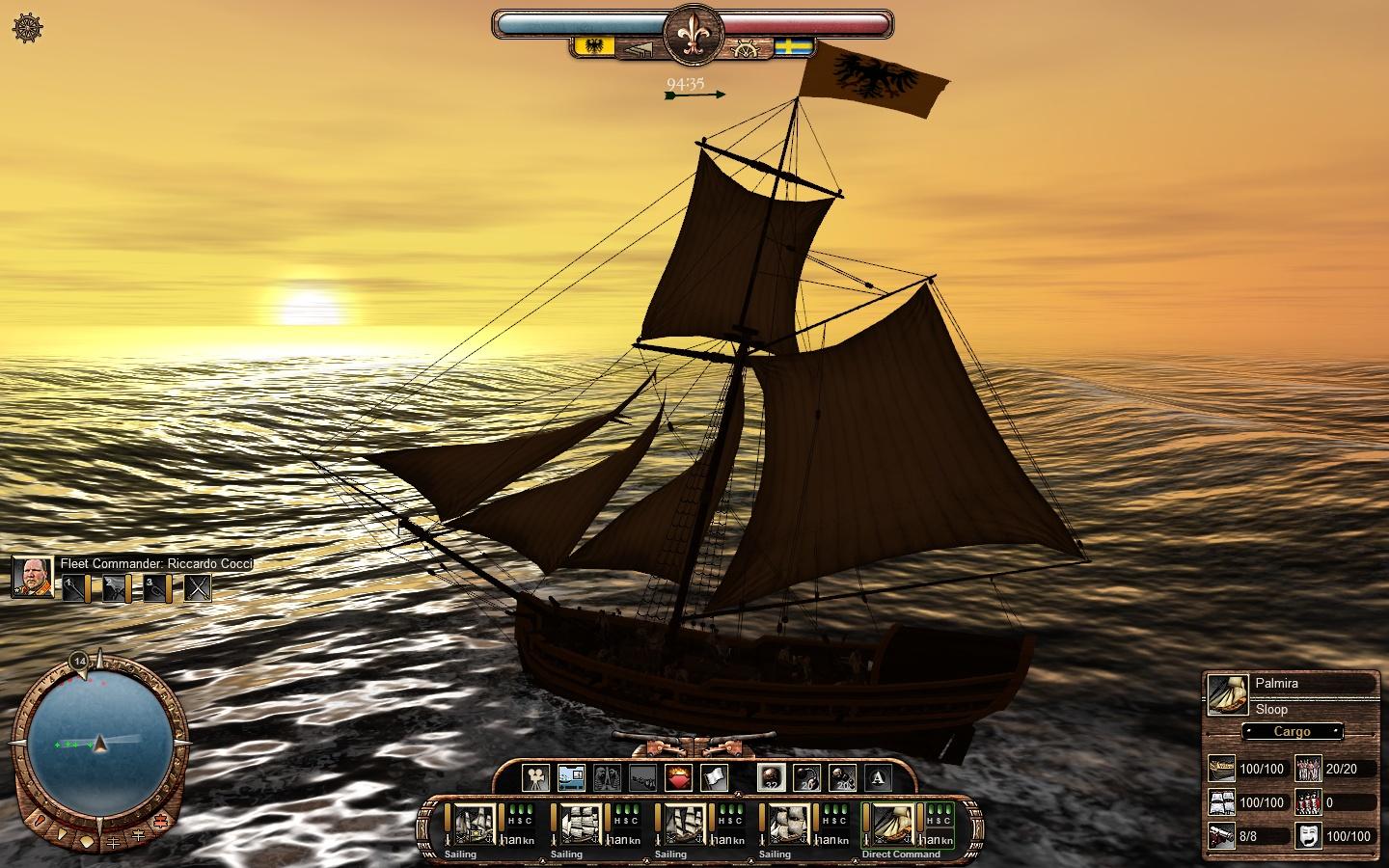The width and height of the screenshot is (1389, 868).
Task: Open the Cargo dropdown on the Palmira panel
Action: tap(1293, 732)
